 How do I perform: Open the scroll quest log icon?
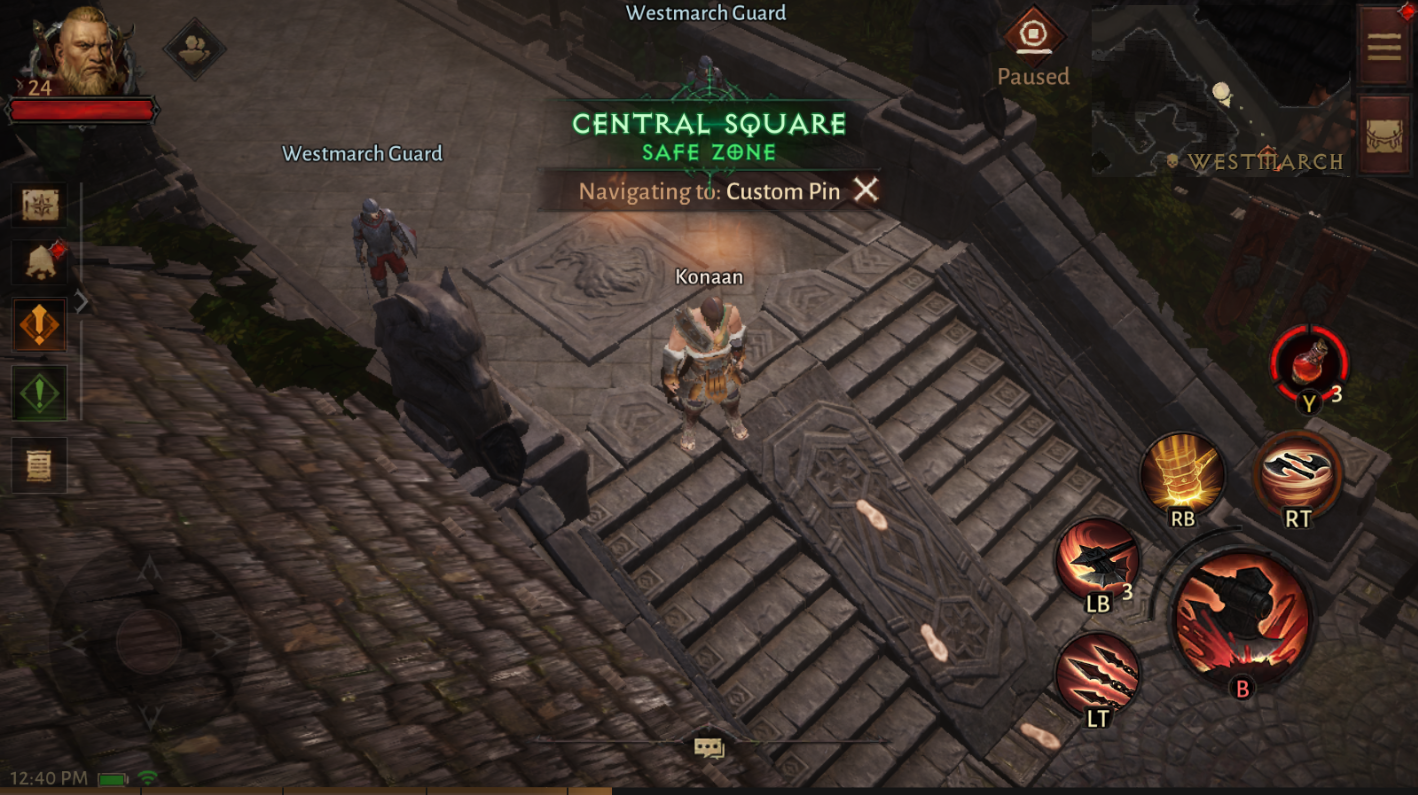click(x=38, y=464)
